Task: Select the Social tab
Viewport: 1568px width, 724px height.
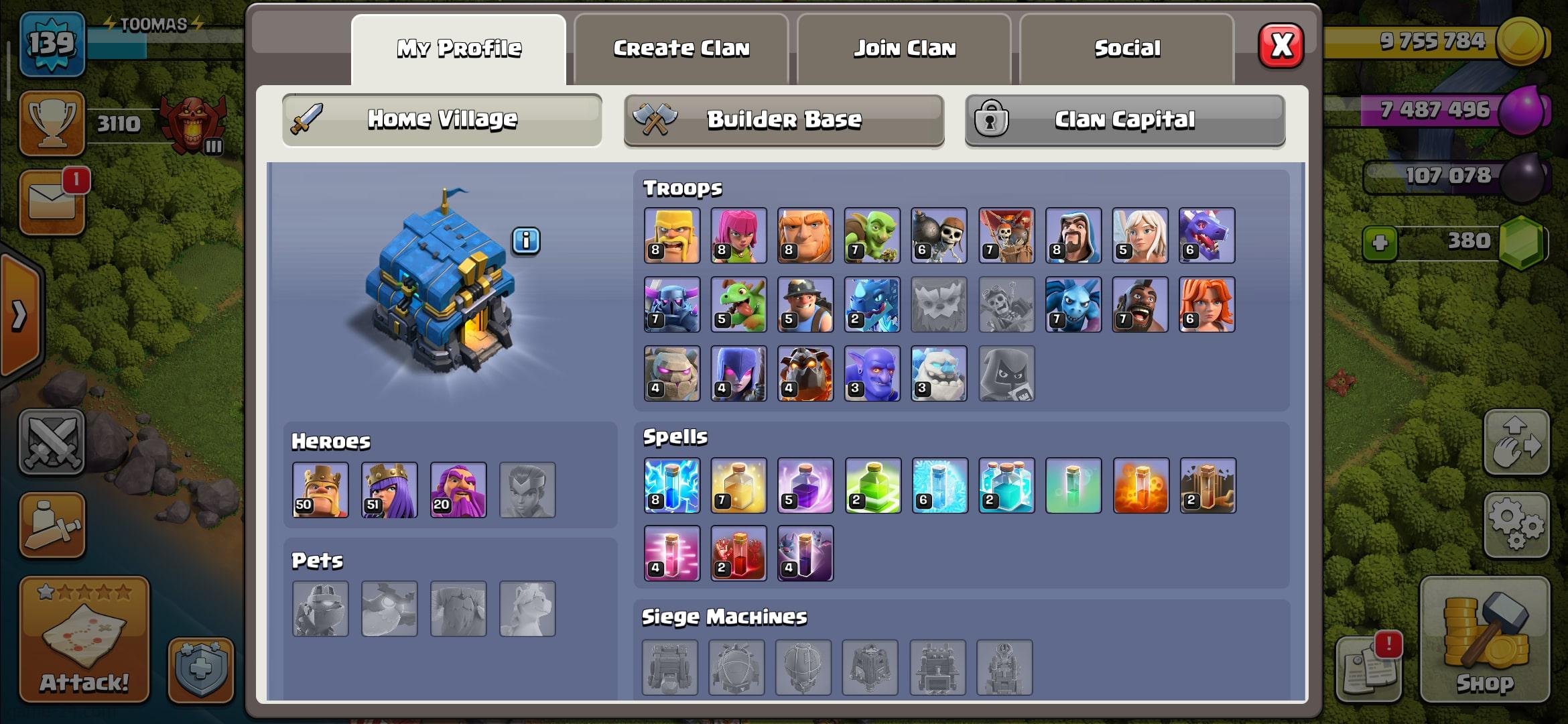Action: tap(1126, 49)
